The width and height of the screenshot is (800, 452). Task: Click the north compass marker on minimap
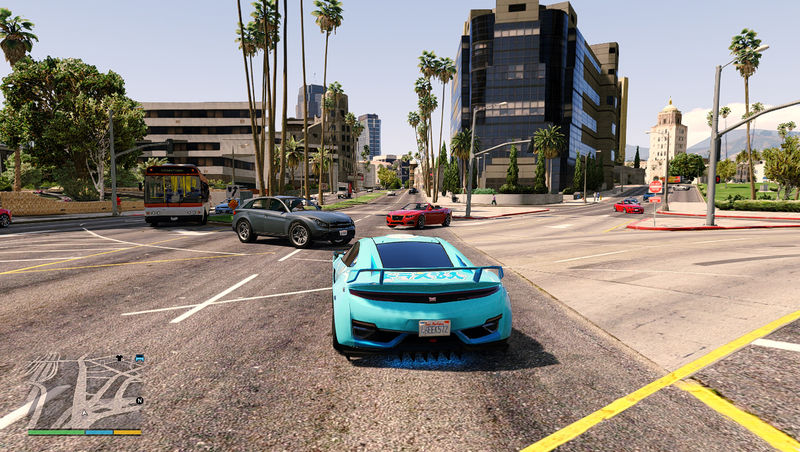click(140, 400)
